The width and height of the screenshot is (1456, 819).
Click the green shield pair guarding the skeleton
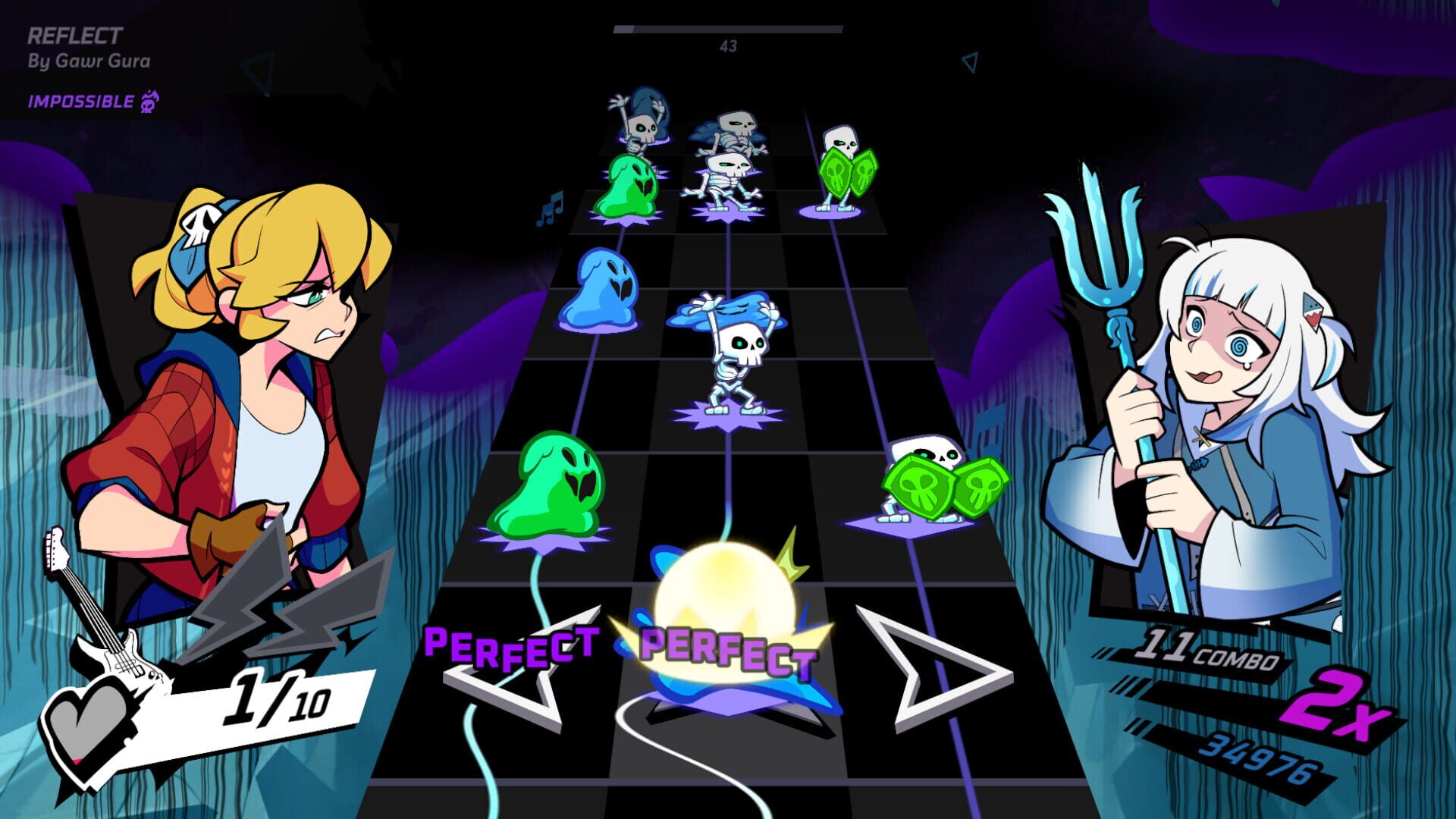click(849, 171)
